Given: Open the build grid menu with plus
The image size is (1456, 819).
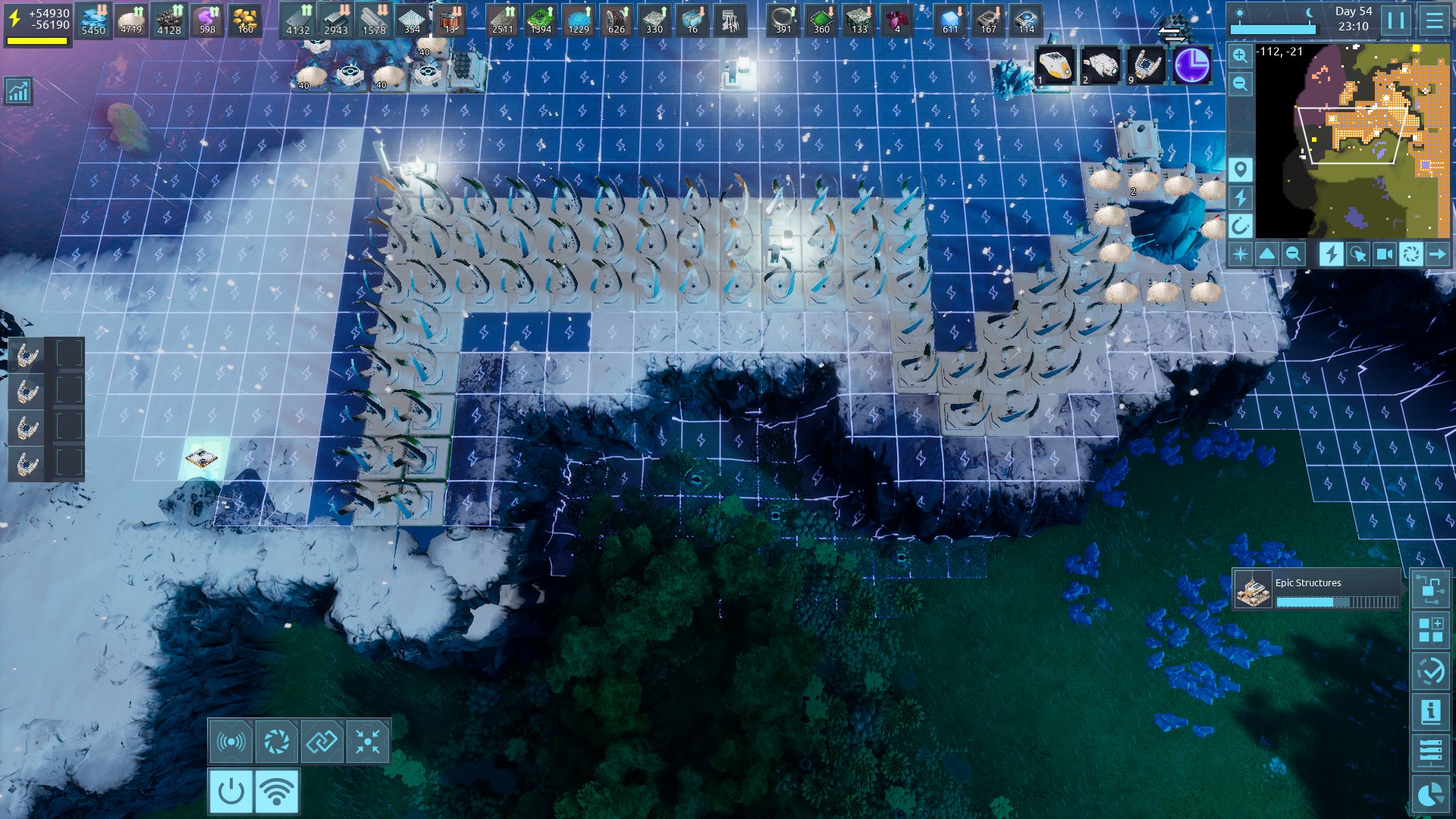Looking at the screenshot, I should [1431, 629].
